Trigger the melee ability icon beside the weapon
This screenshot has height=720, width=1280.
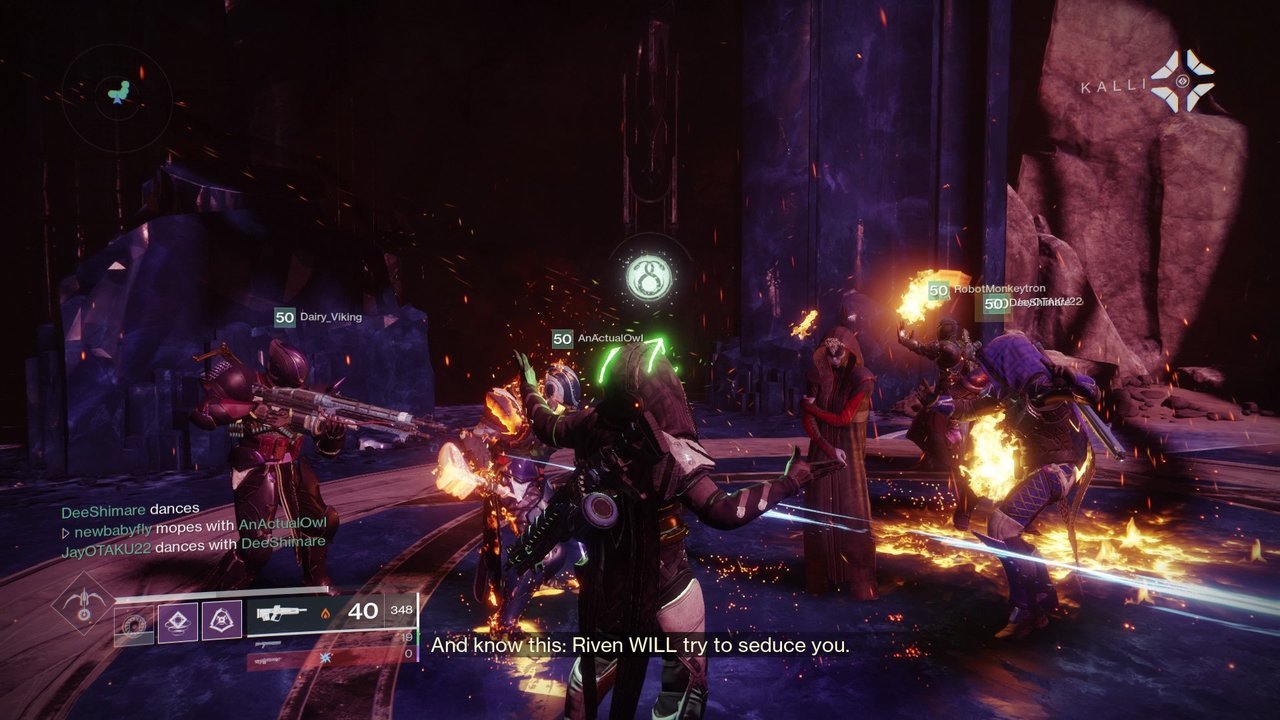pyautogui.click(x=222, y=621)
